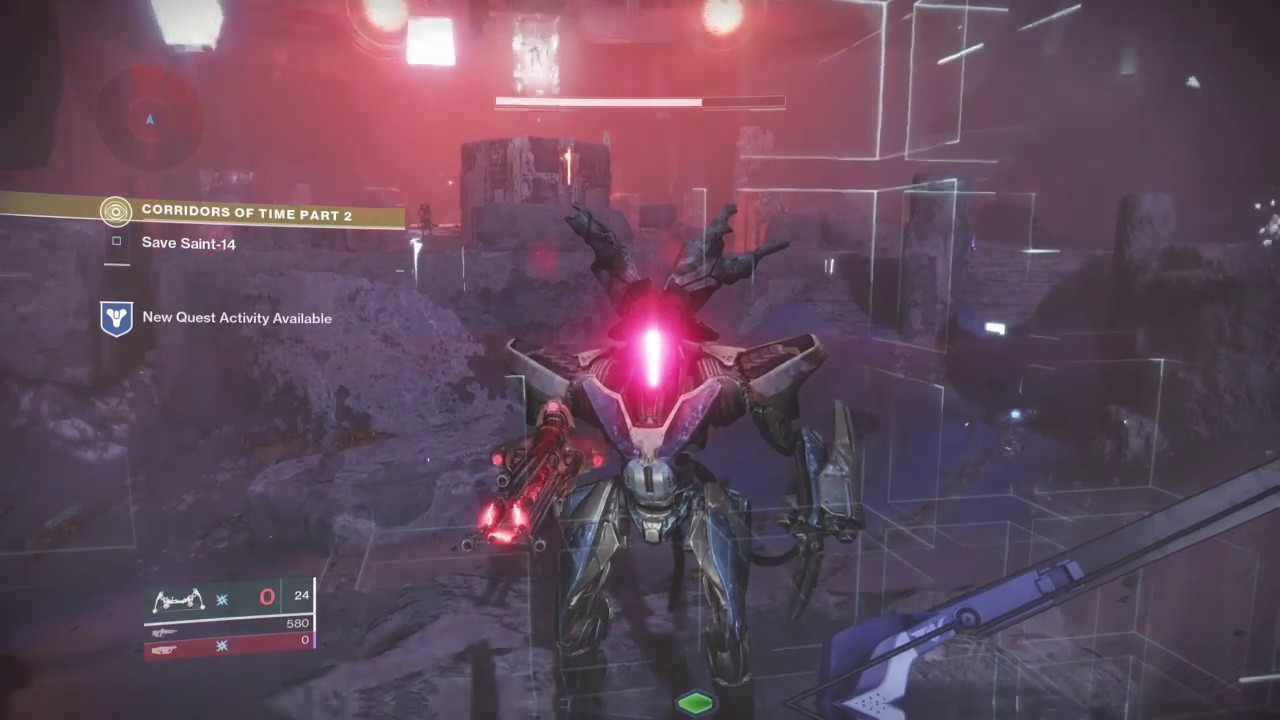Select the equipped bow weapon icon
This screenshot has width=1280, height=720.
click(x=178, y=600)
